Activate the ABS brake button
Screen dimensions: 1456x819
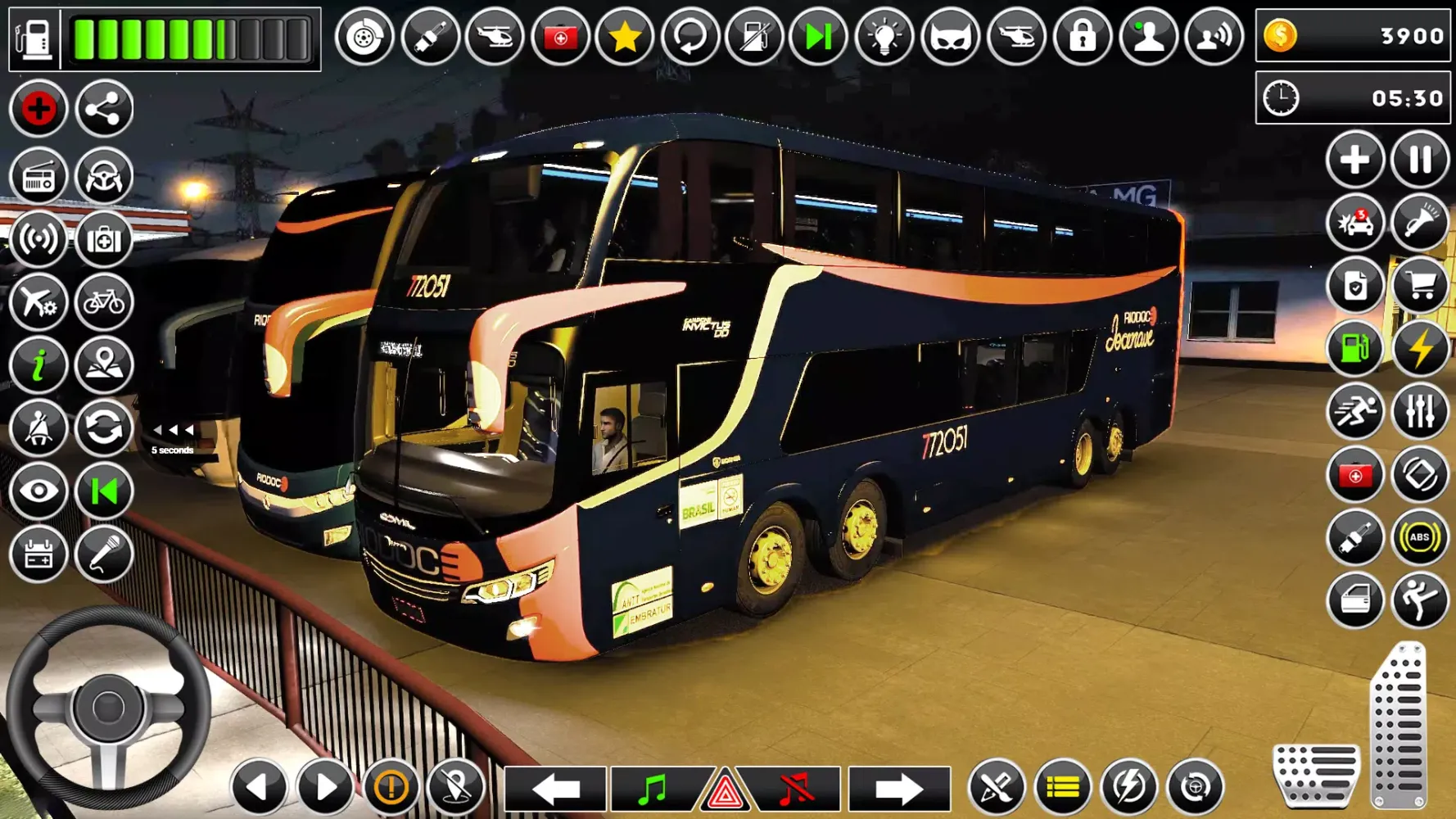coord(1419,538)
